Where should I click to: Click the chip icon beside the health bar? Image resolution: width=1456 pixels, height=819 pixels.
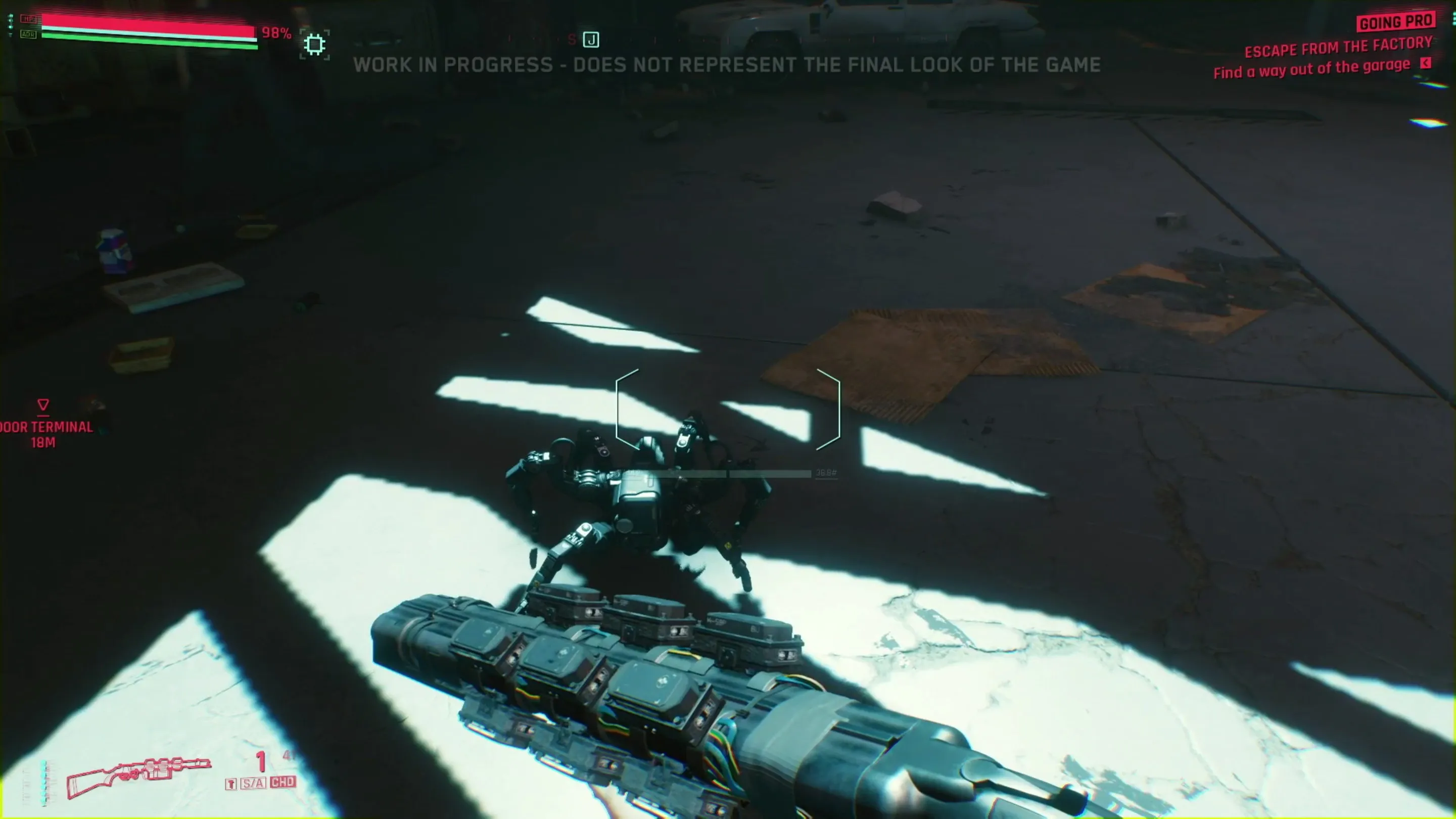pos(315,44)
